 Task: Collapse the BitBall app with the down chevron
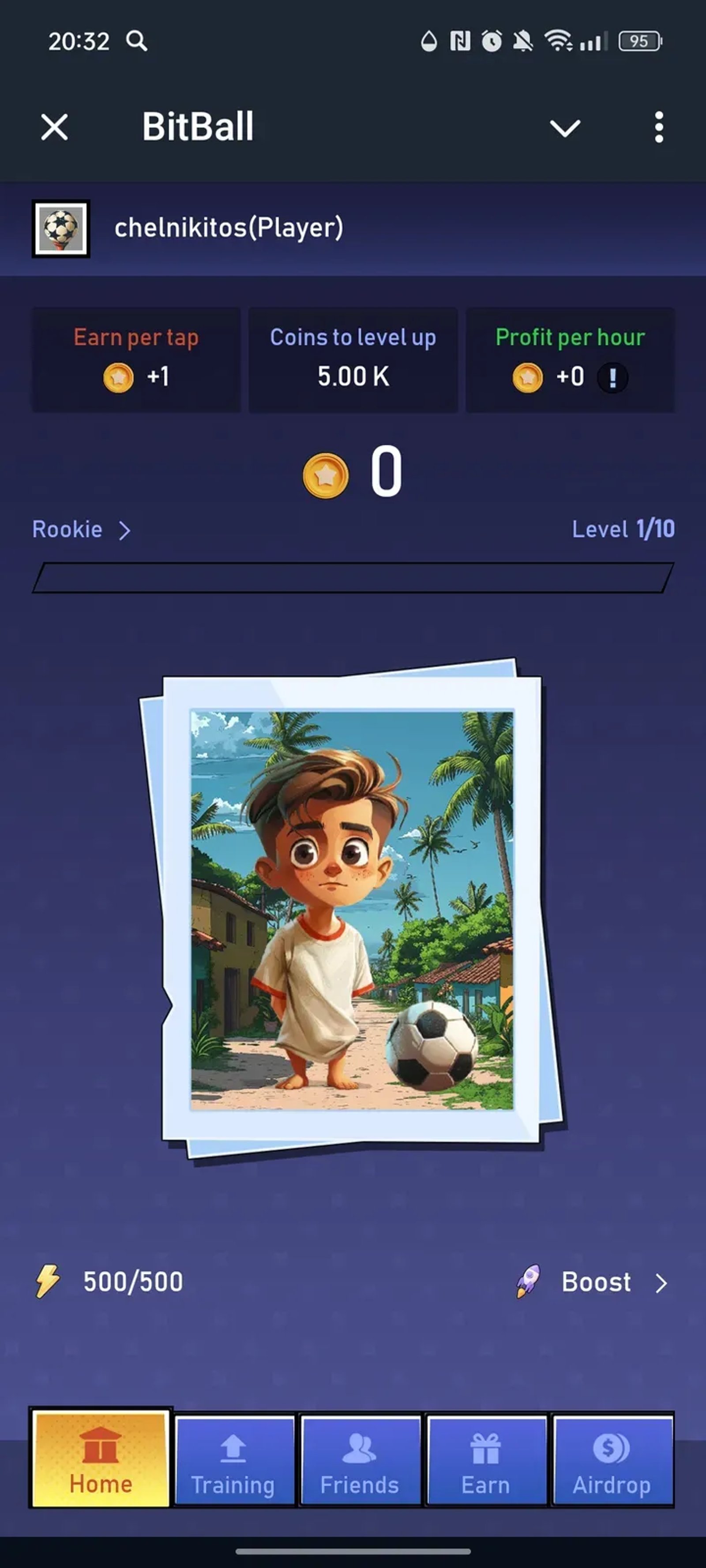pyautogui.click(x=565, y=128)
